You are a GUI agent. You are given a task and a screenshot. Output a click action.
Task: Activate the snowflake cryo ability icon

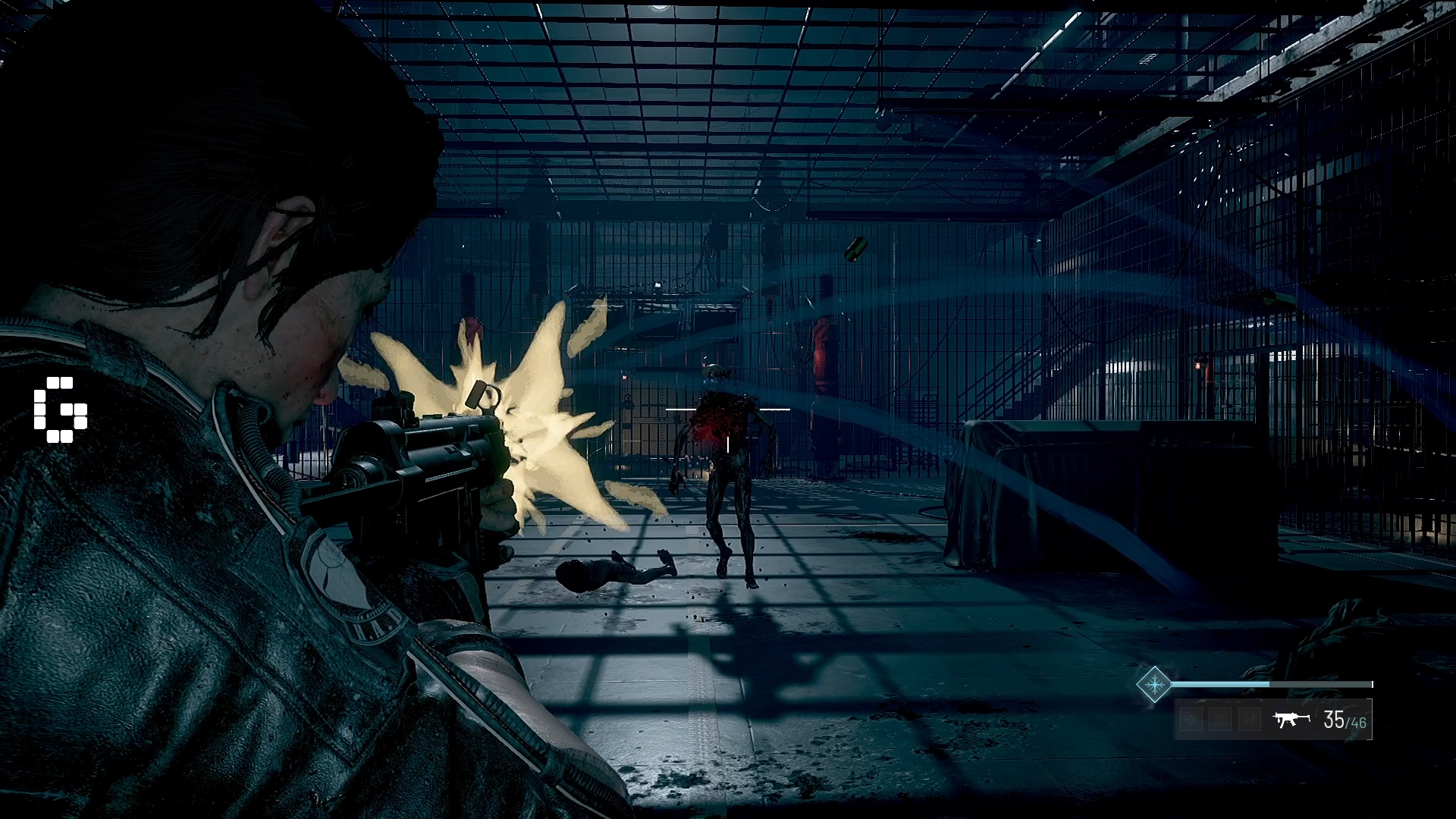pyautogui.click(x=1153, y=684)
